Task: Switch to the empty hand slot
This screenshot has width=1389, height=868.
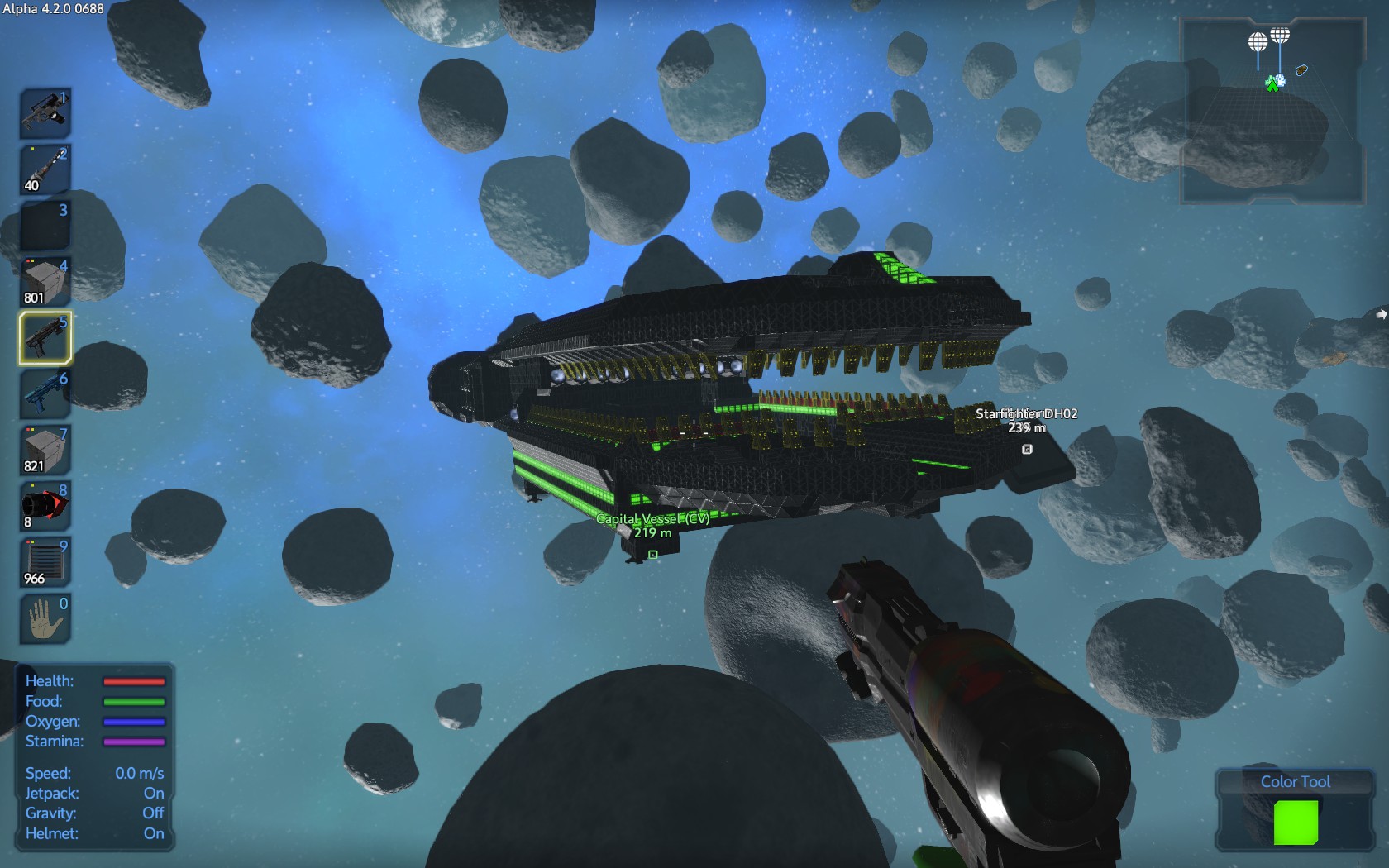Action: coord(45,618)
